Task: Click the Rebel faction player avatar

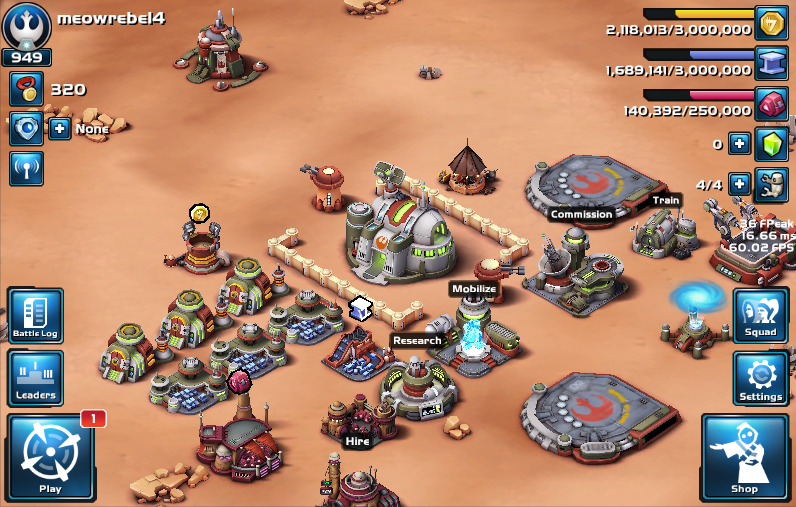Action: (x=26, y=25)
